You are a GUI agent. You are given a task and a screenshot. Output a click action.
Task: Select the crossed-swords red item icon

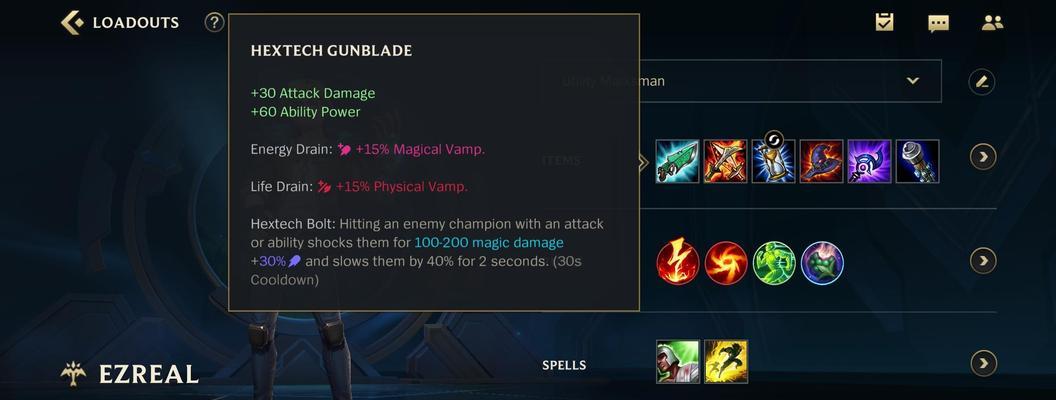pos(725,161)
